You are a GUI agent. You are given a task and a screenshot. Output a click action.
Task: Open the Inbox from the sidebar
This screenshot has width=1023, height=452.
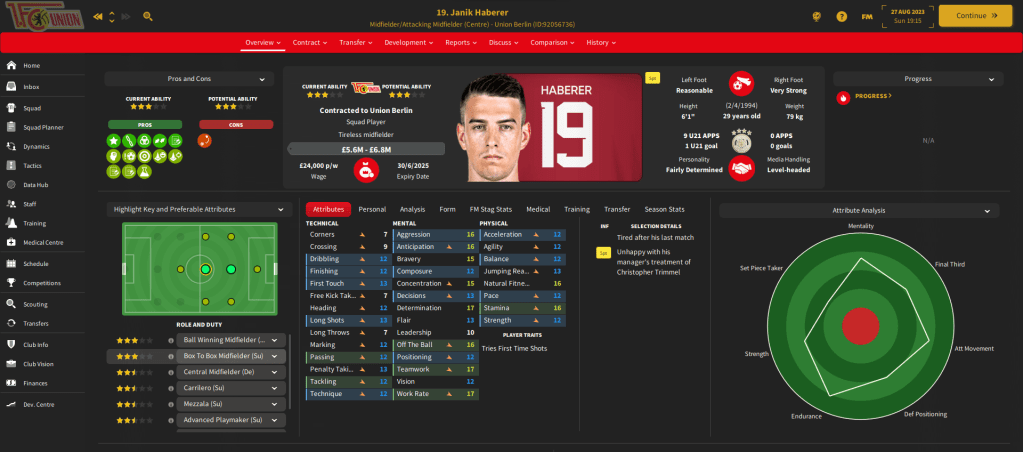[x=32, y=87]
